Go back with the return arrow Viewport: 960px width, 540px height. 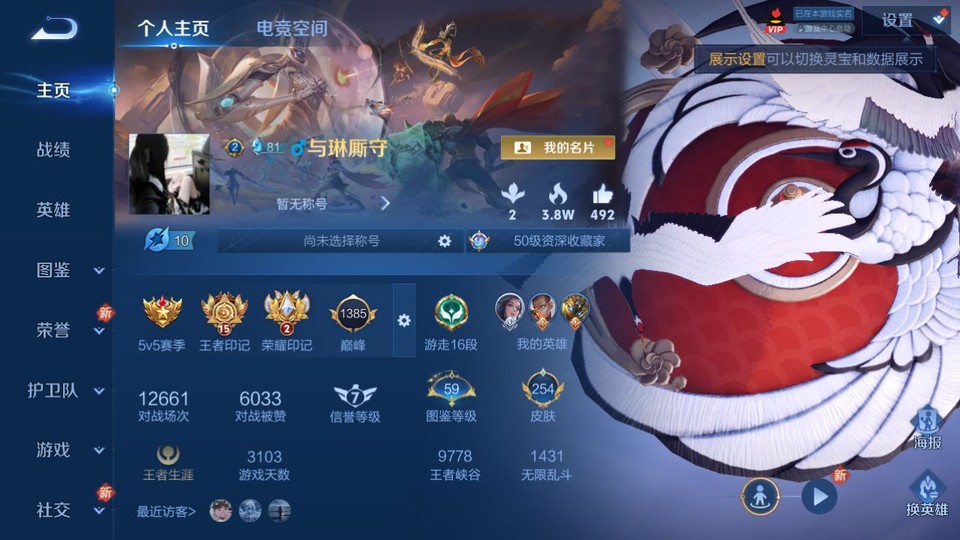click(x=54, y=28)
